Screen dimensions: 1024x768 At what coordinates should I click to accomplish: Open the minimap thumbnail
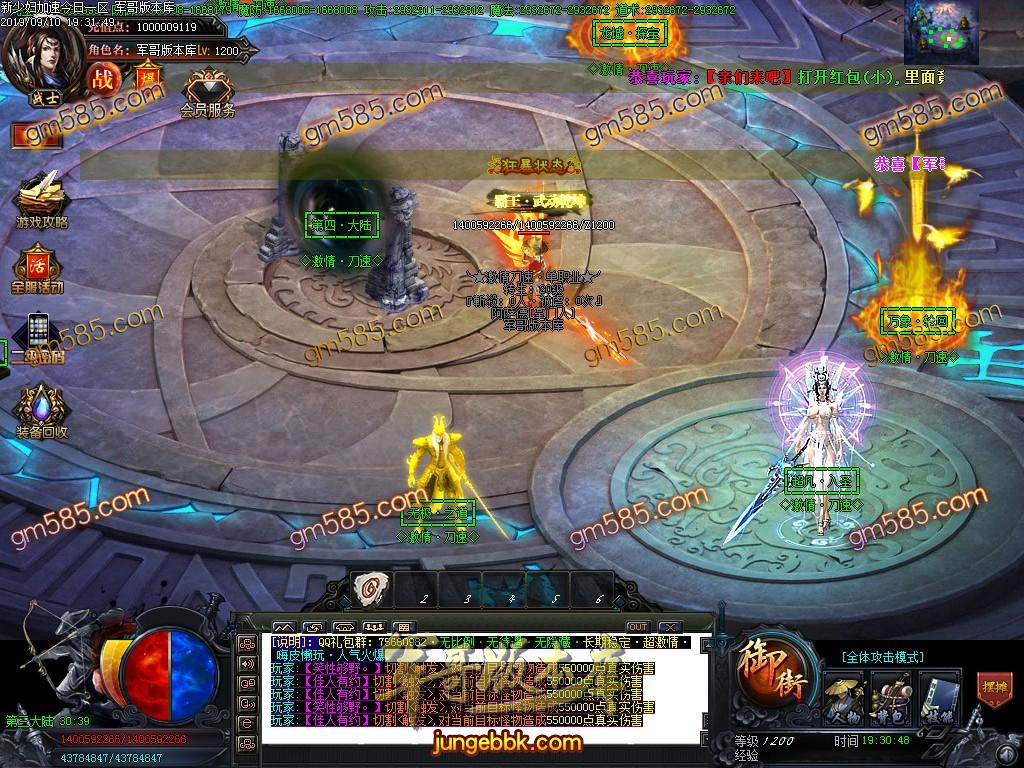[x=942, y=32]
